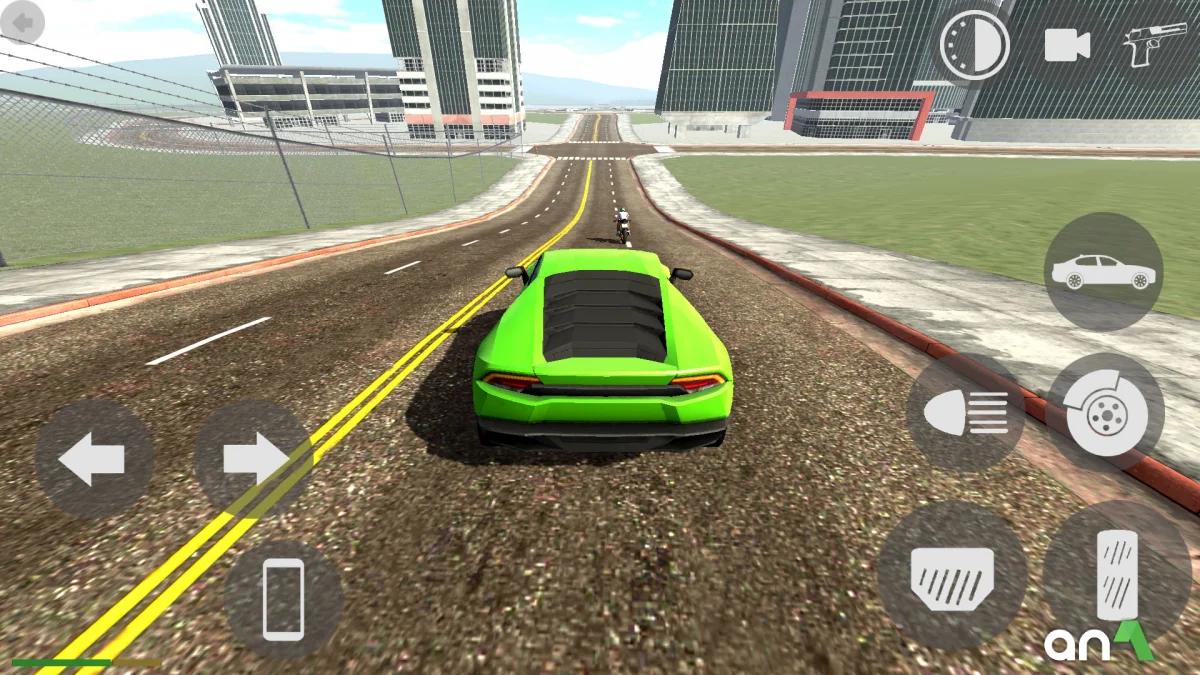This screenshot has width=1200, height=675.
Task: Hit the brake pedal
Action: coord(952,577)
